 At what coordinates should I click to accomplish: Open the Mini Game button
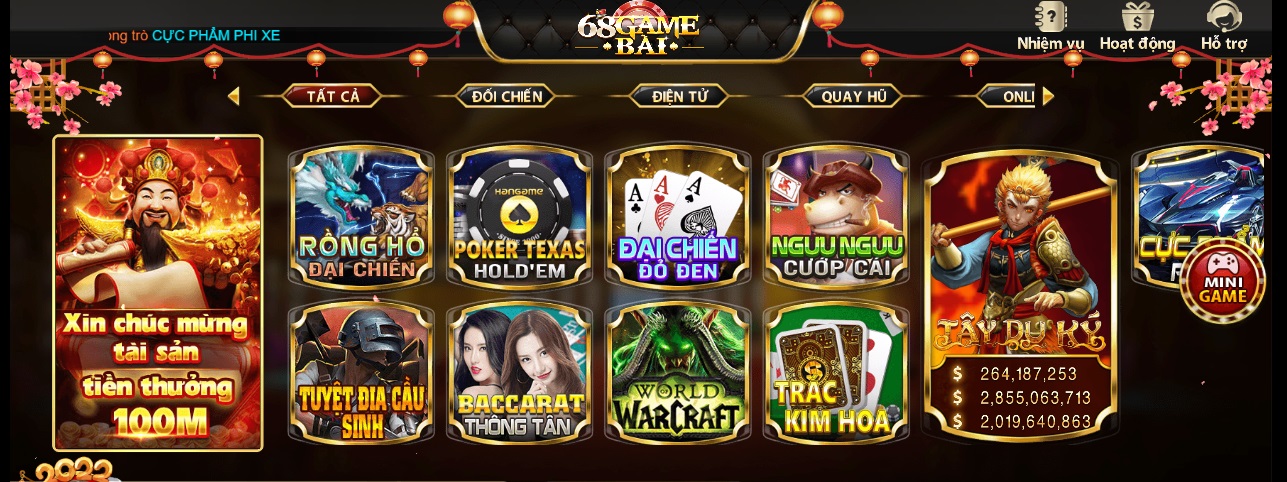[1221, 279]
